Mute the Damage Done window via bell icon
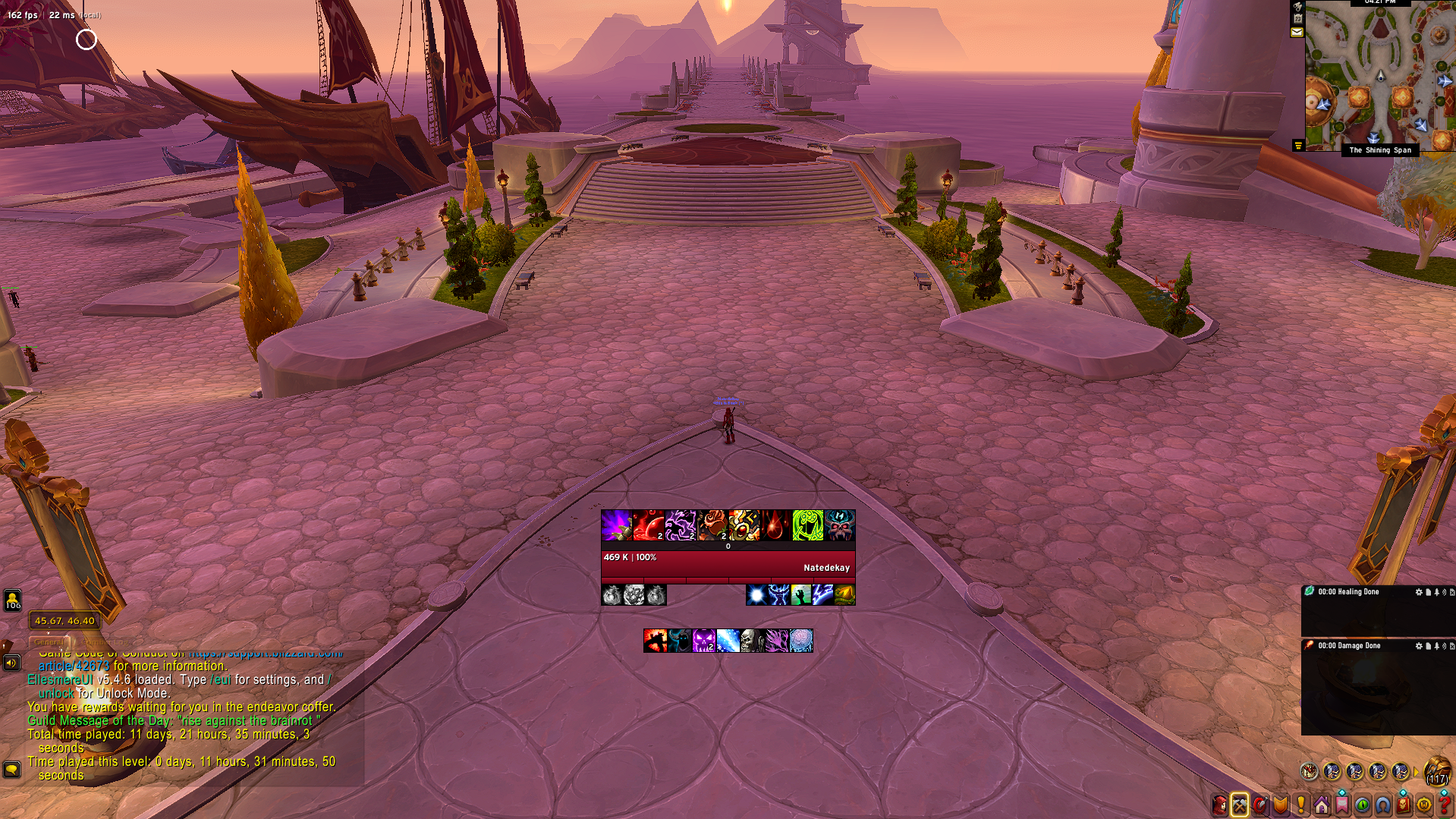 [1437, 646]
